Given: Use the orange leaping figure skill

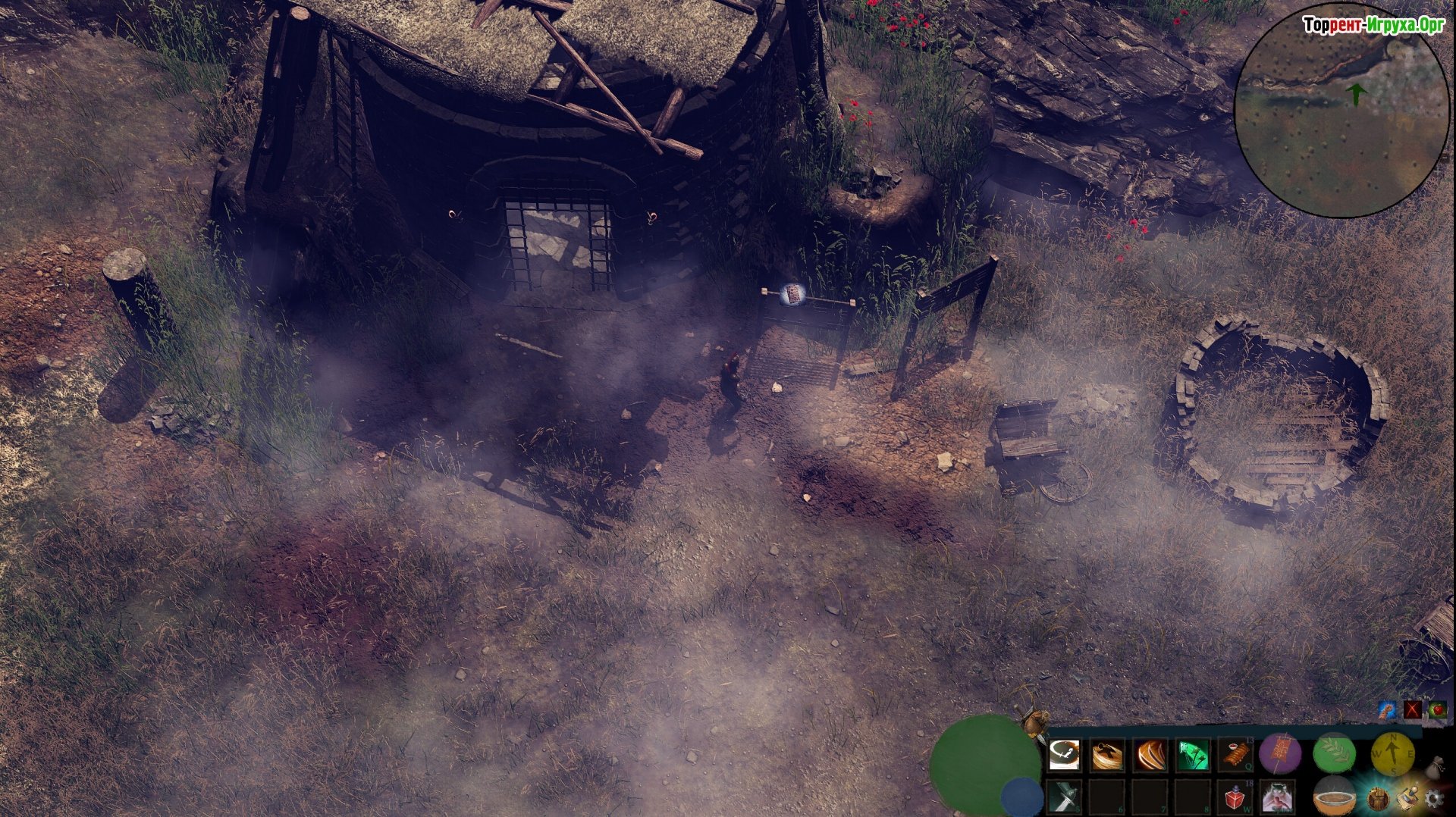Looking at the screenshot, I should (x=1107, y=755).
